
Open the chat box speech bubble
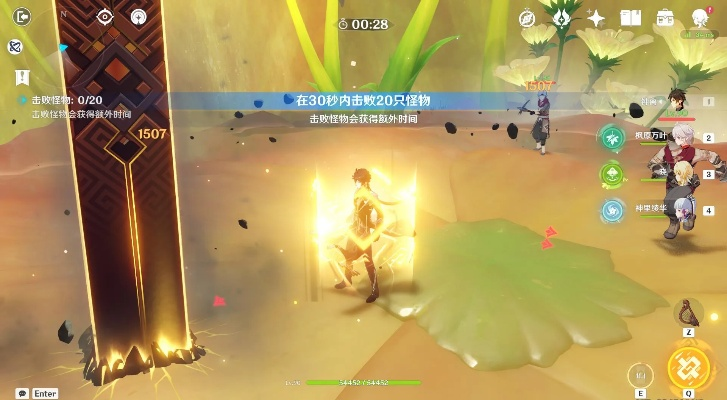click(x=21, y=393)
